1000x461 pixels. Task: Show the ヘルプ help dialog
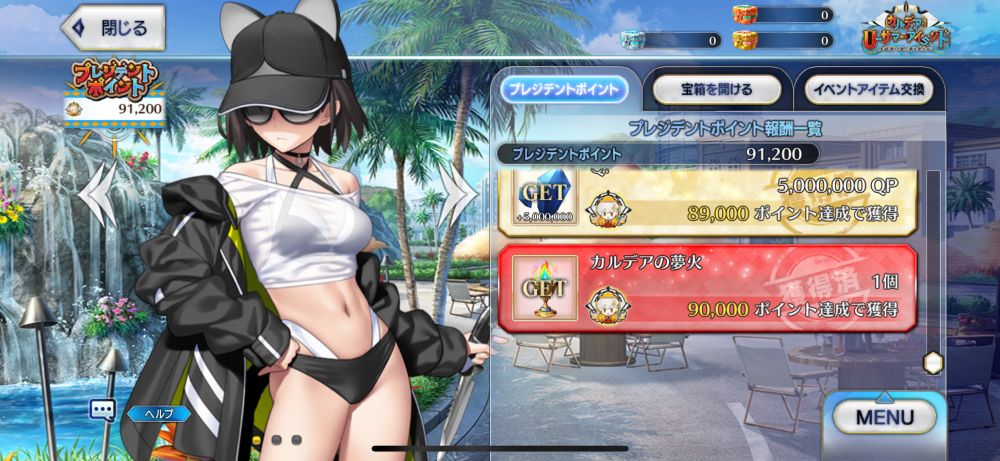(x=158, y=412)
